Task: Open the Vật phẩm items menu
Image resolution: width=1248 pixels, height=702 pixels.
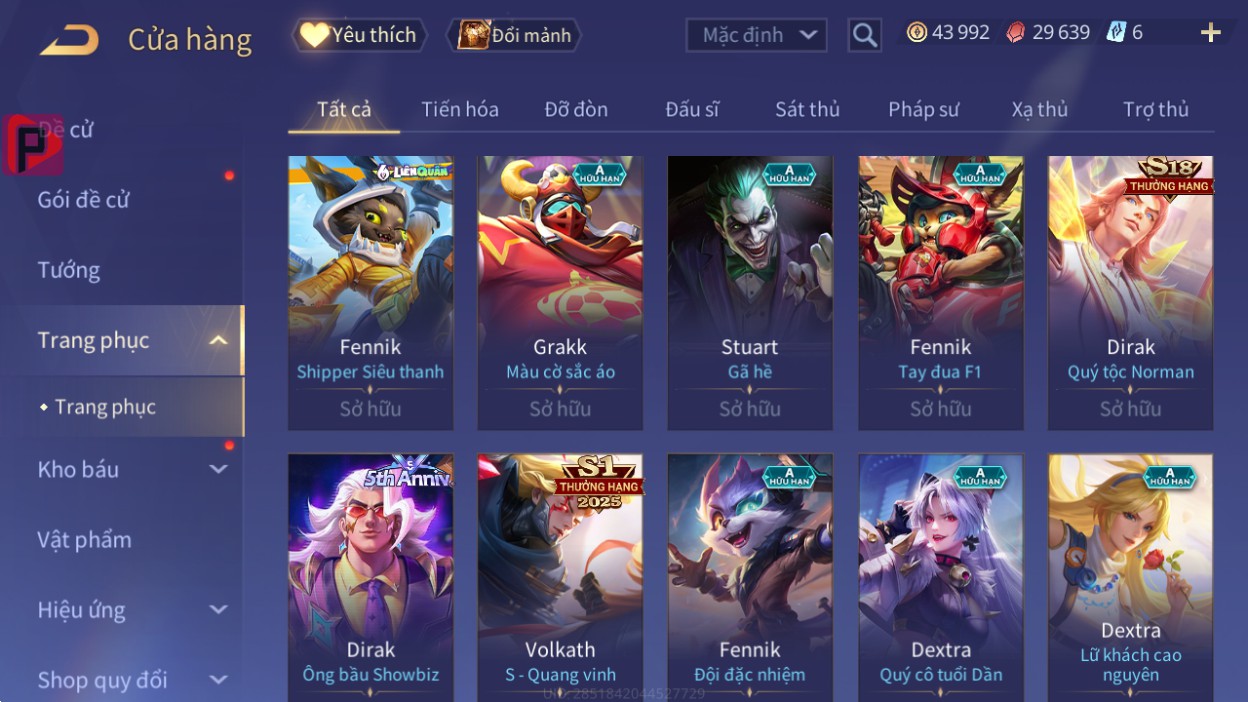Action: coord(85,540)
